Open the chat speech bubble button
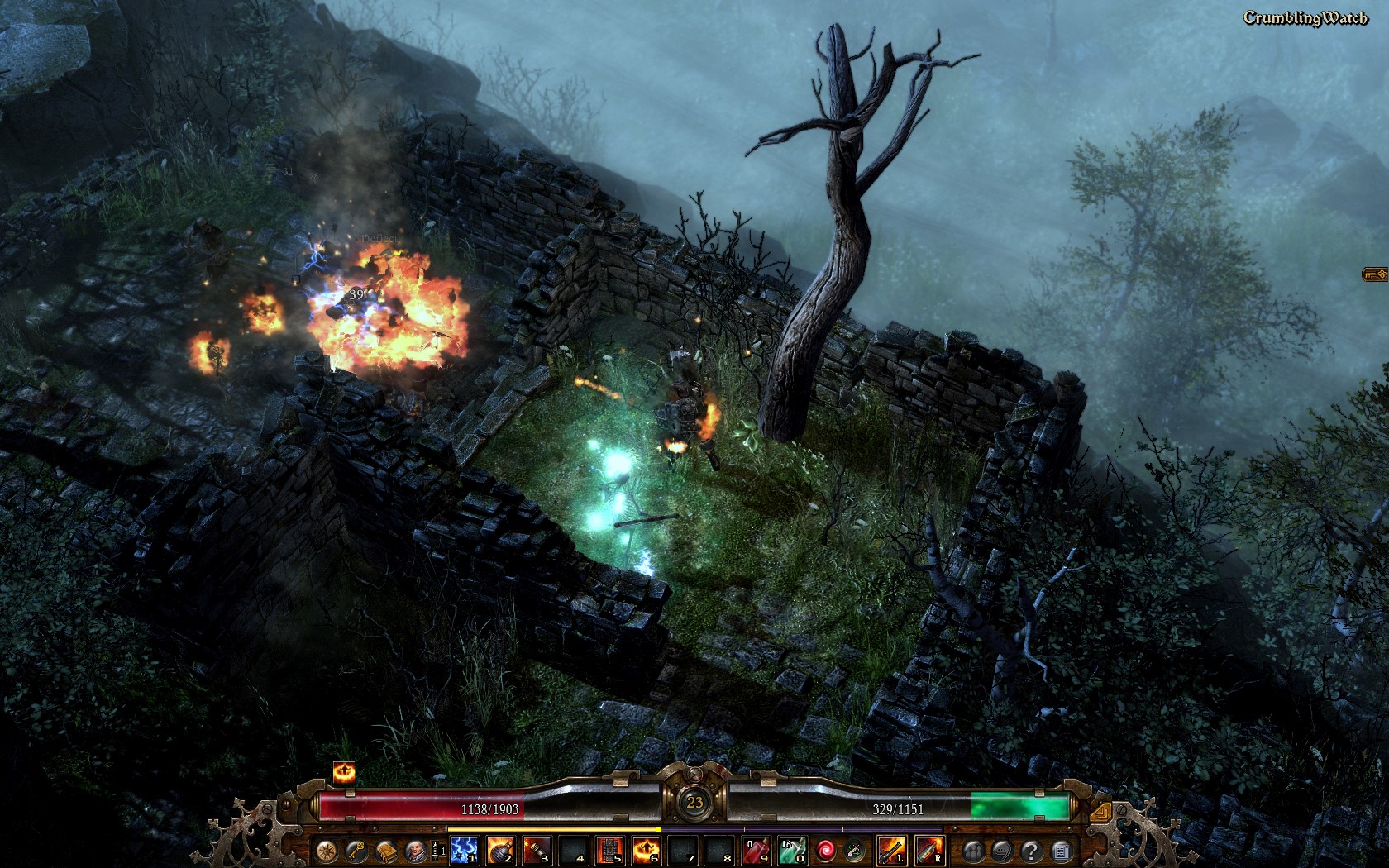 1002,851
